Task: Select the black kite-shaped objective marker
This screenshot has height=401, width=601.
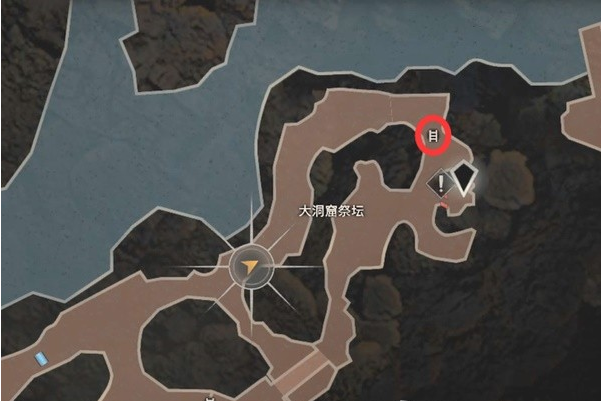Action: point(465,180)
